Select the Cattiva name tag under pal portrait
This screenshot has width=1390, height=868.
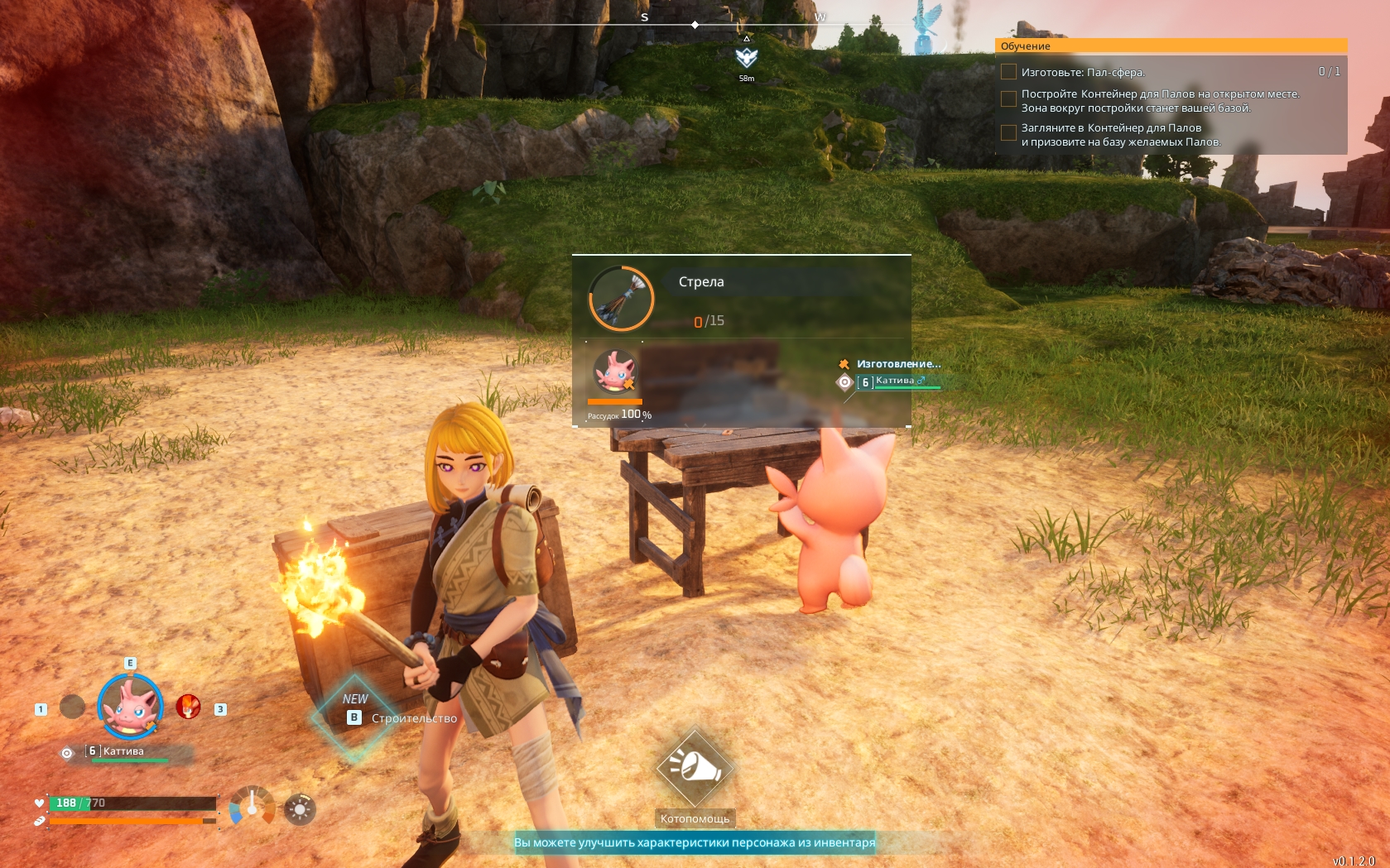[123, 751]
